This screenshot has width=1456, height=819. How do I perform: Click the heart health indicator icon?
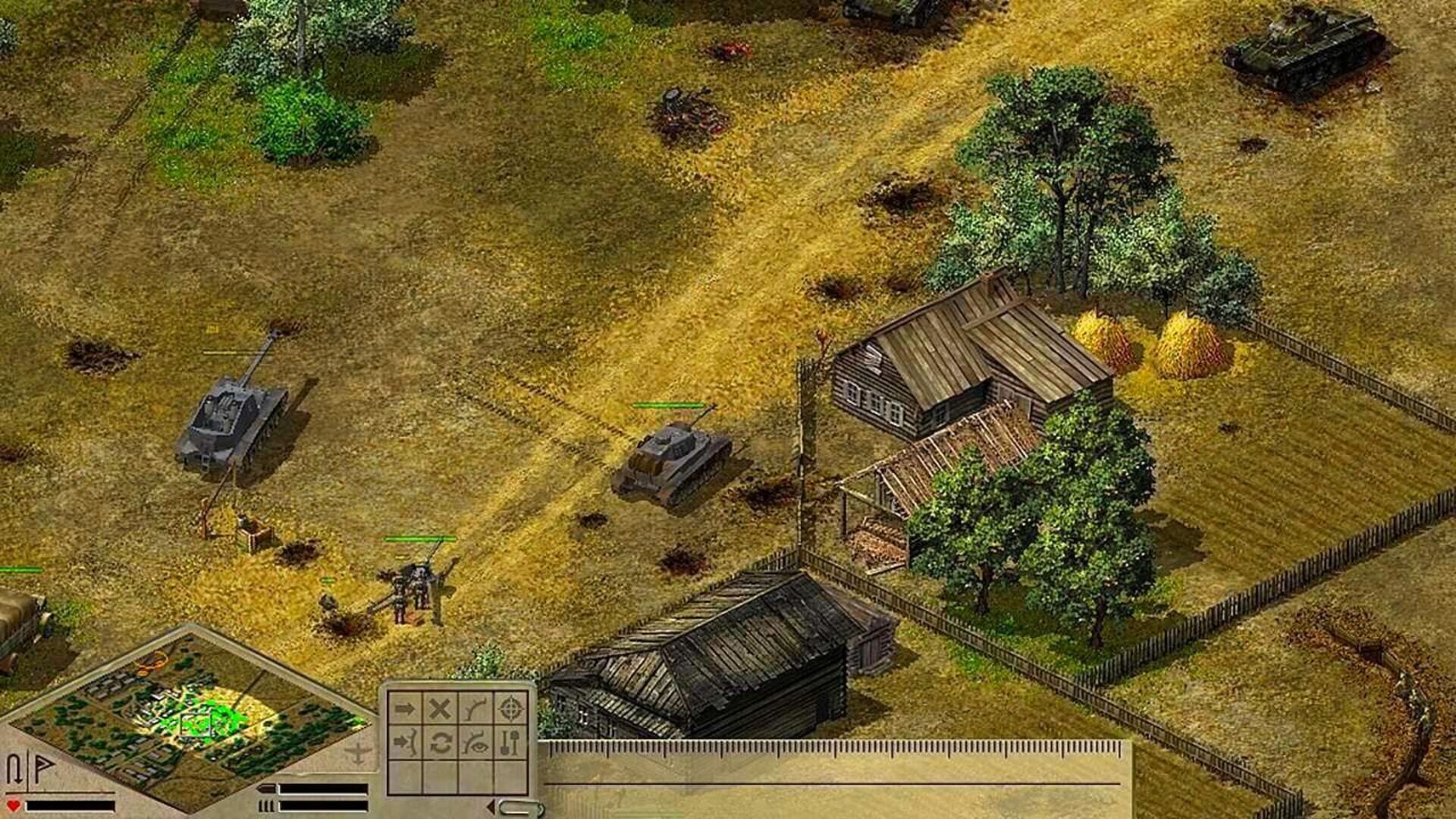pyautogui.click(x=13, y=805)
